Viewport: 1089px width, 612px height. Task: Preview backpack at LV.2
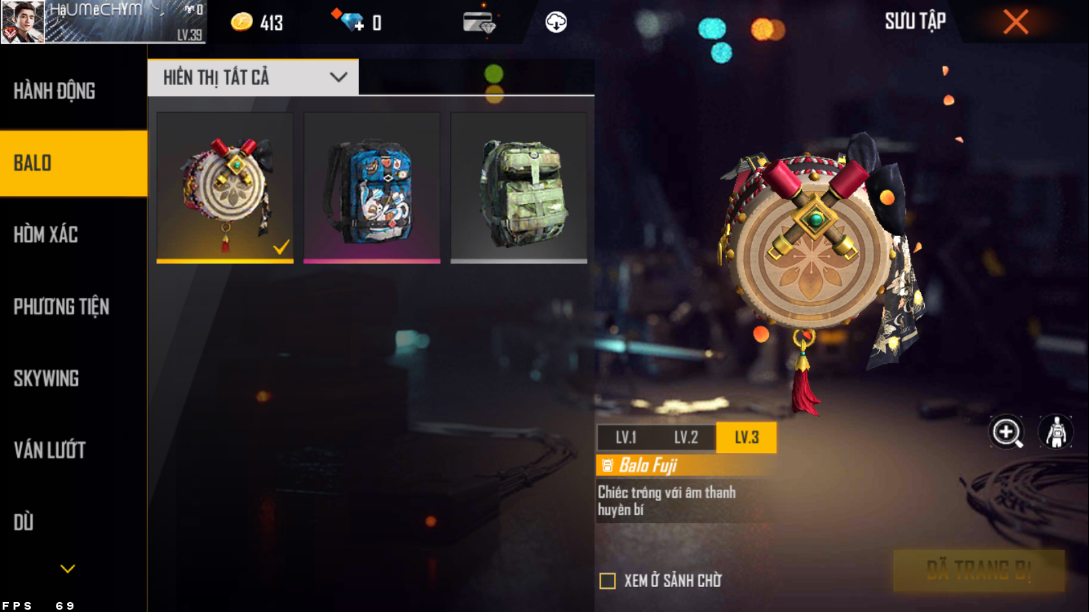click(686, 438)
